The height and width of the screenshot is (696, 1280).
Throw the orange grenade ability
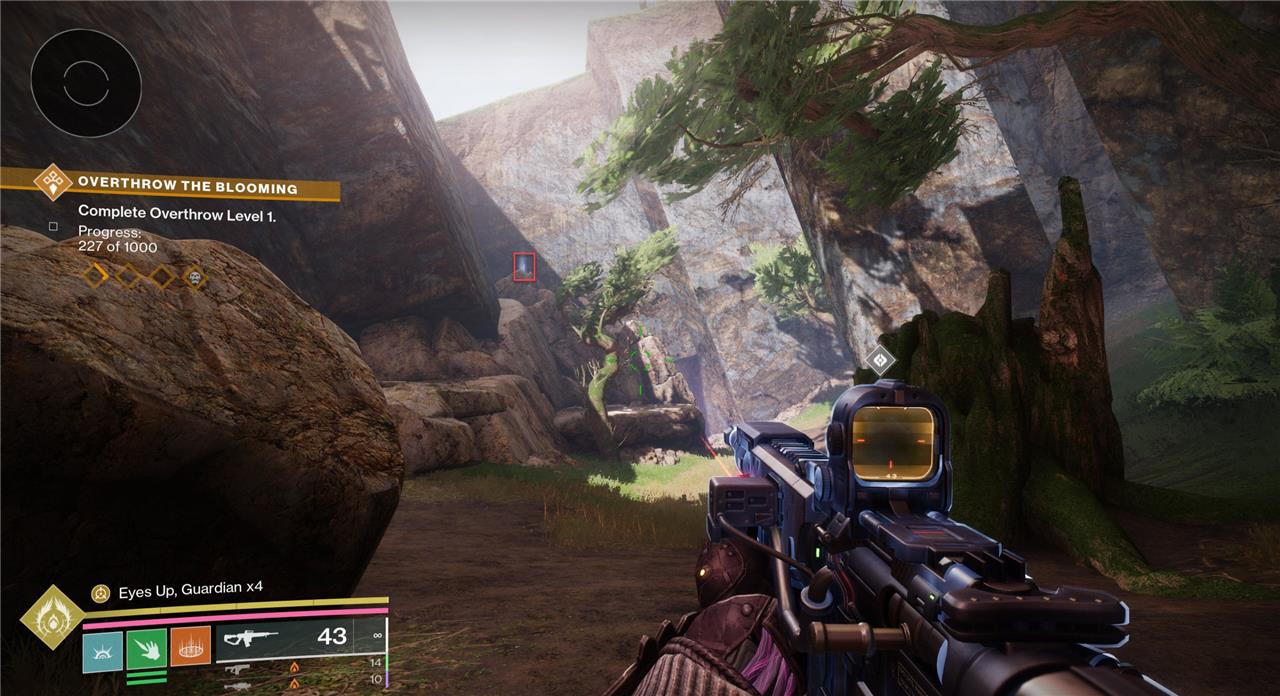190,646
